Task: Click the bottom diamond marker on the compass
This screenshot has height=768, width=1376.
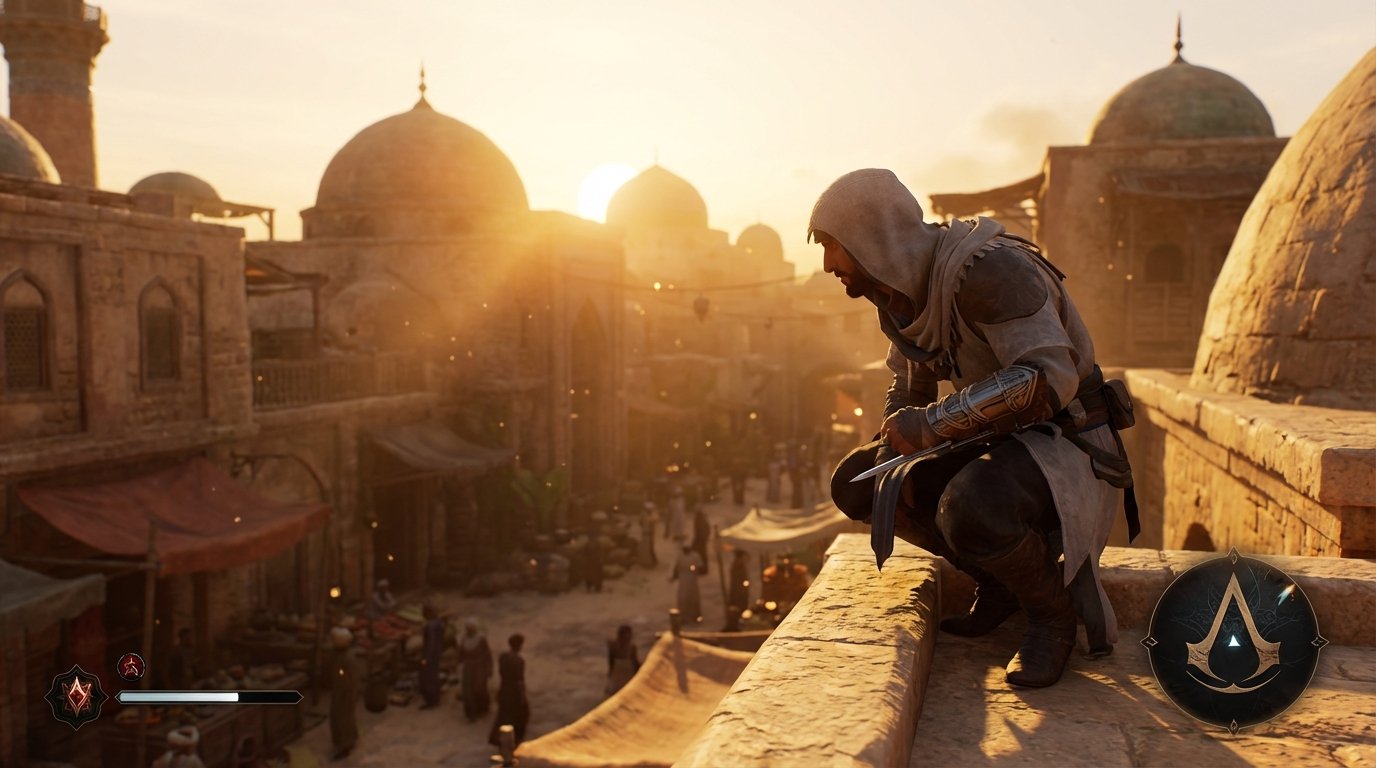Action: click(1232, 726)
